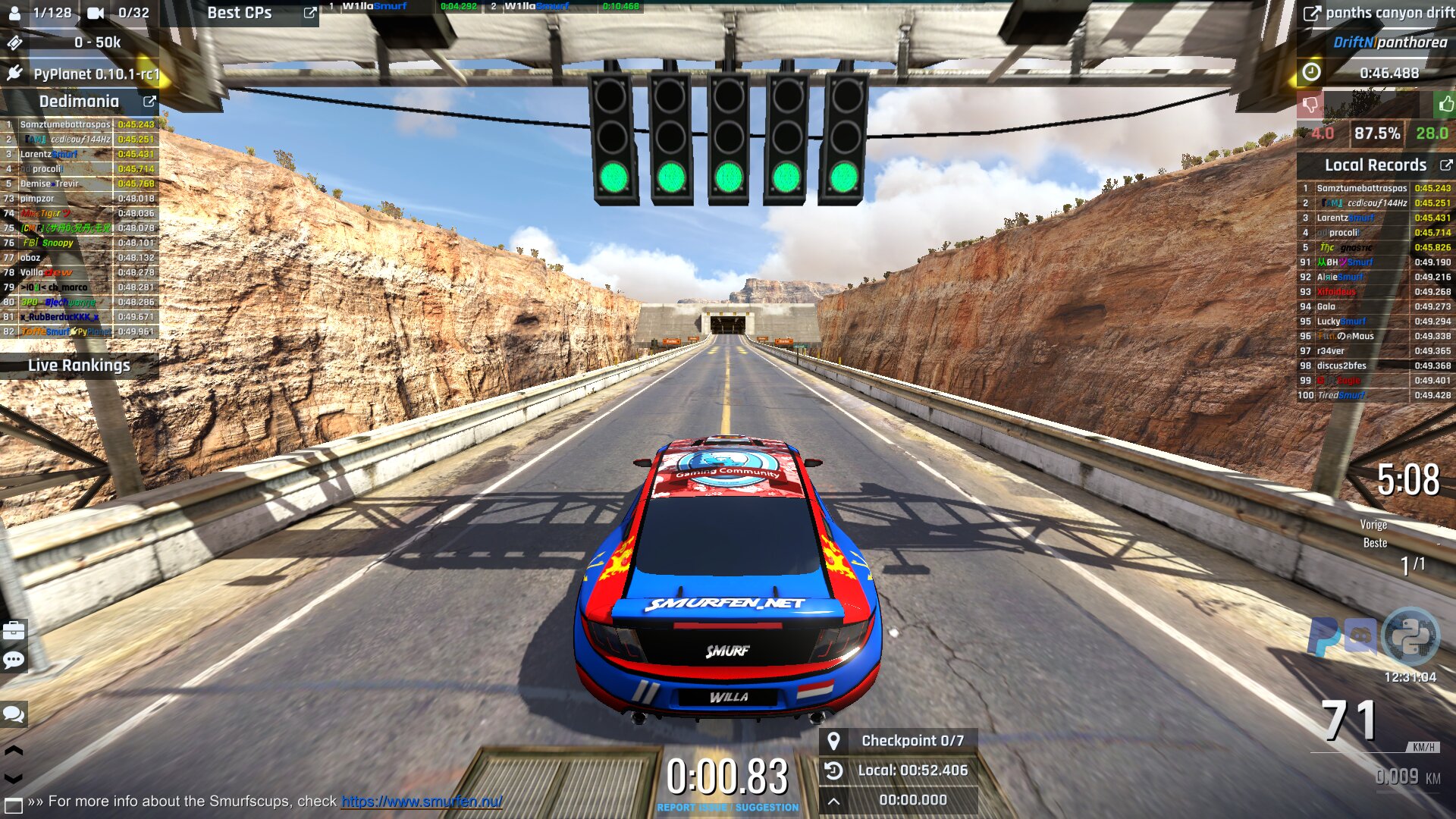Select Samztumebattraspas row in Dedimania list
Screen dimensions: 1456x819
pos(65,124)
